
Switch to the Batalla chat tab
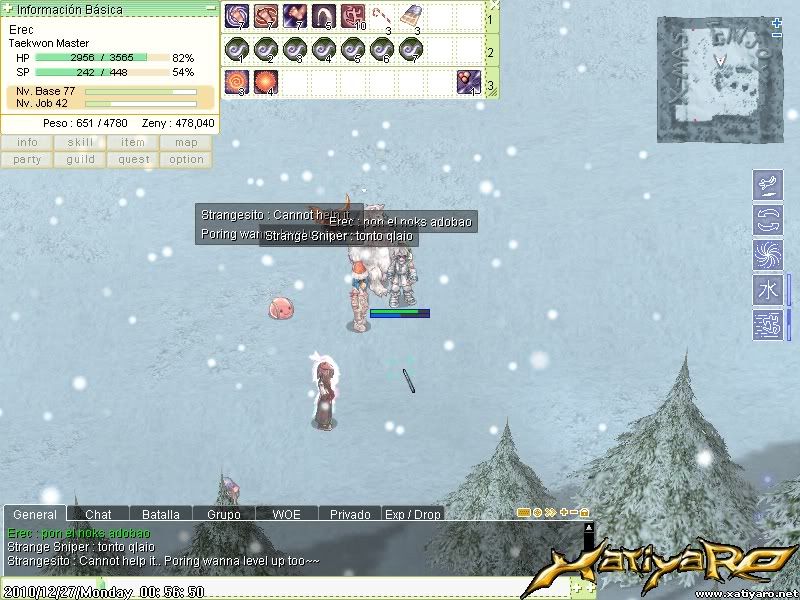(160, 514)
